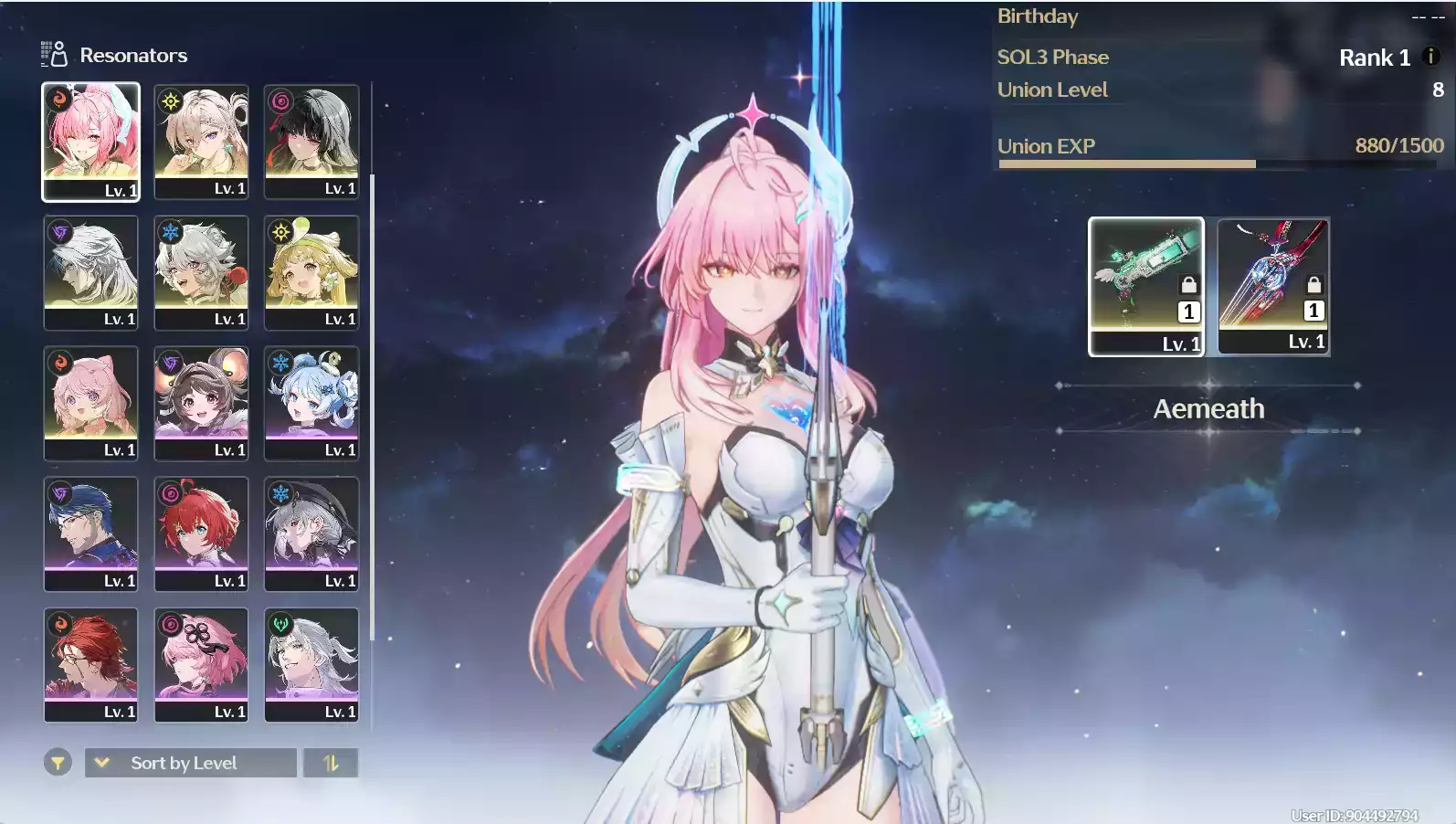
Task: Open the SOL3 Phase row
Action: coord(1053,57)
